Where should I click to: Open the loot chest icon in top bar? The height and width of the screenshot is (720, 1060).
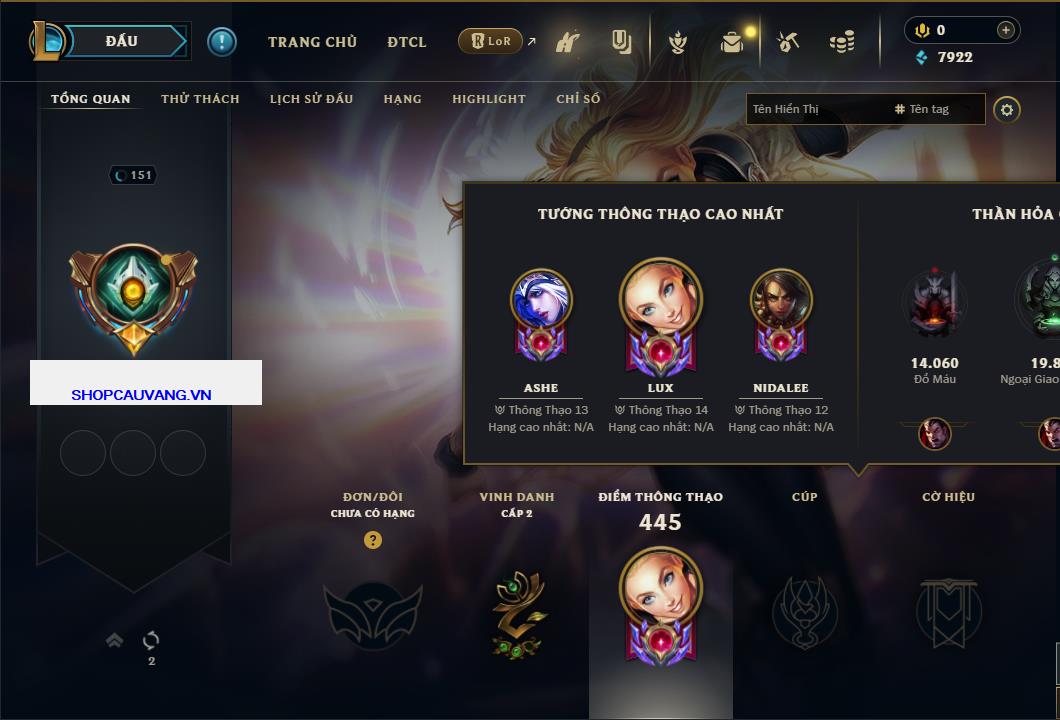point(732,42)
